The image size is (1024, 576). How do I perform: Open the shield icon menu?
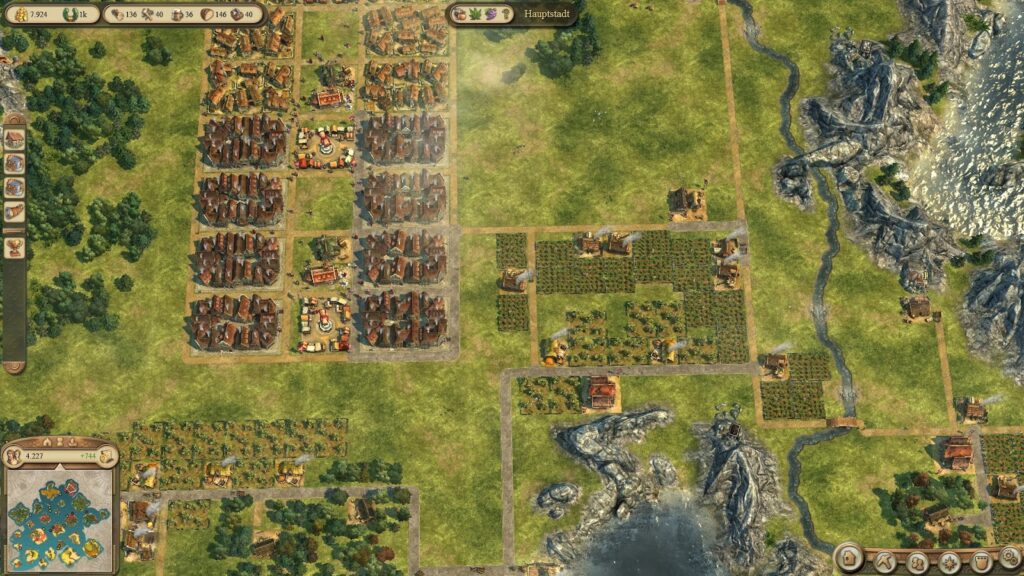pyautogui.click(x=982, y=561)
